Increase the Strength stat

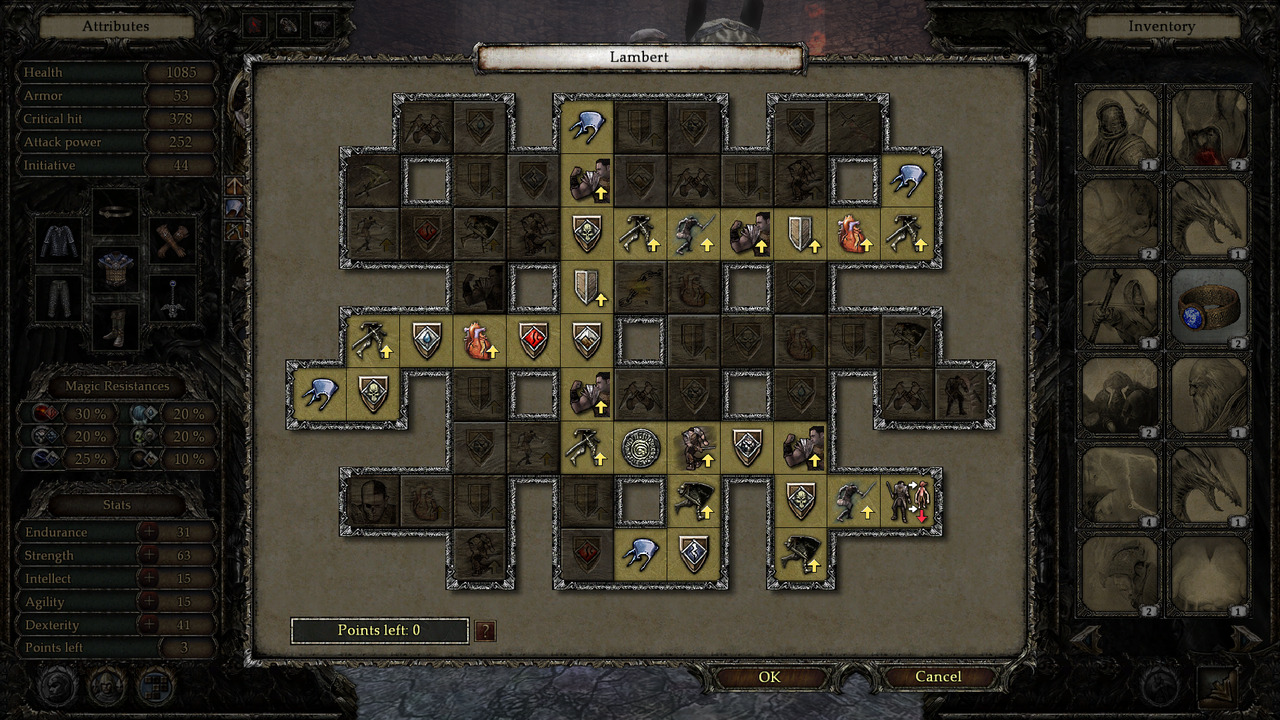click(x=149, y=555)
